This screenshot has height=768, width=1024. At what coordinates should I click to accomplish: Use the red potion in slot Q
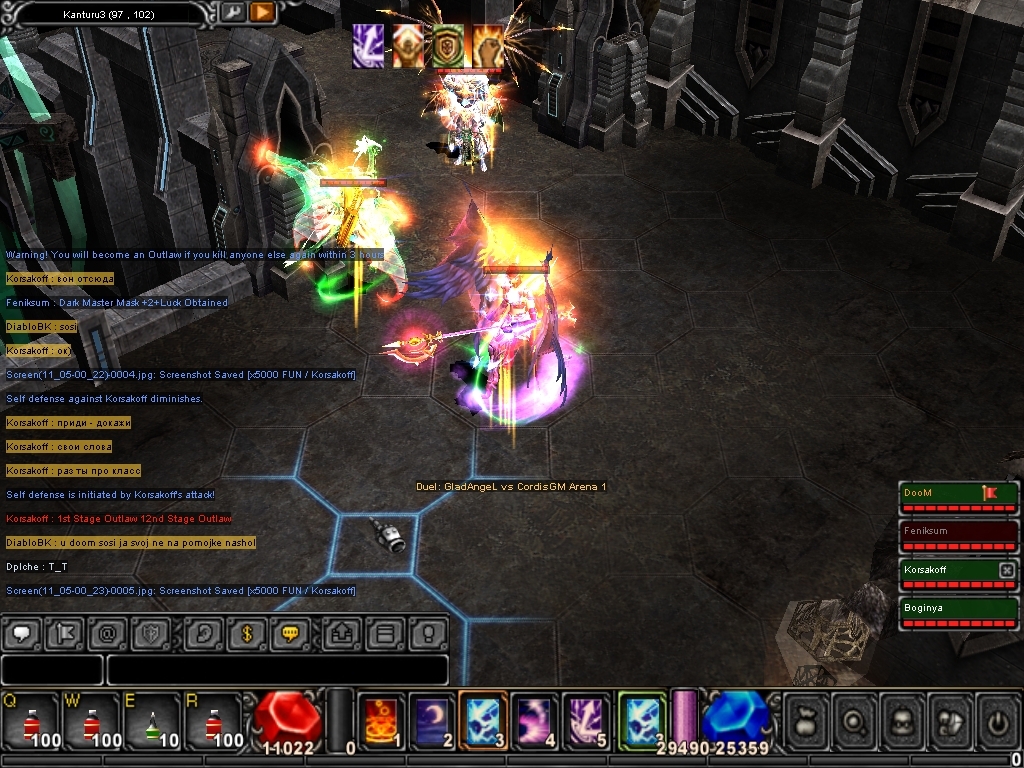coord(31,720)
